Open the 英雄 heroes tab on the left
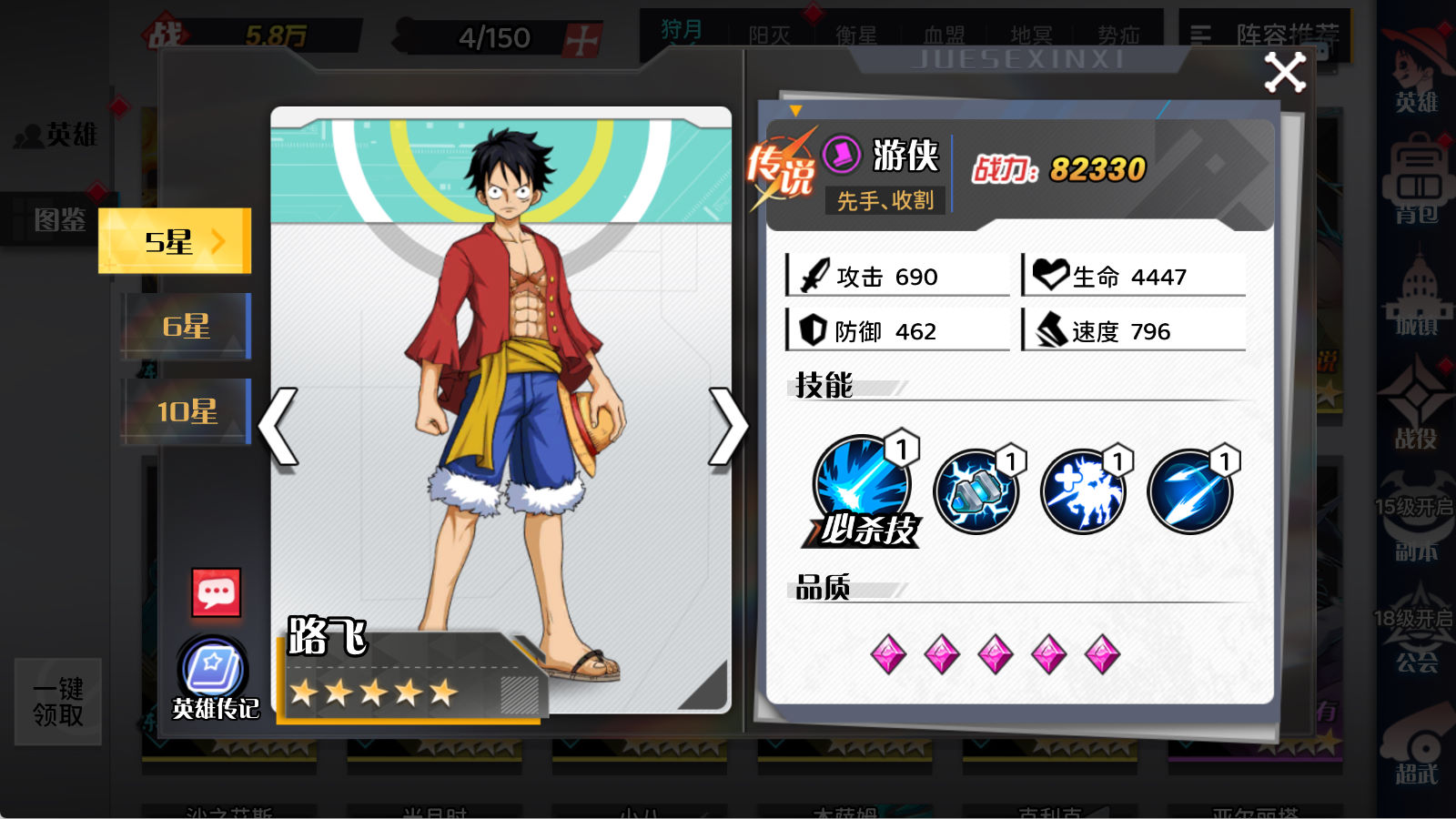The width and height of the screenshot is (1456, 819). [x=58, y=136]
